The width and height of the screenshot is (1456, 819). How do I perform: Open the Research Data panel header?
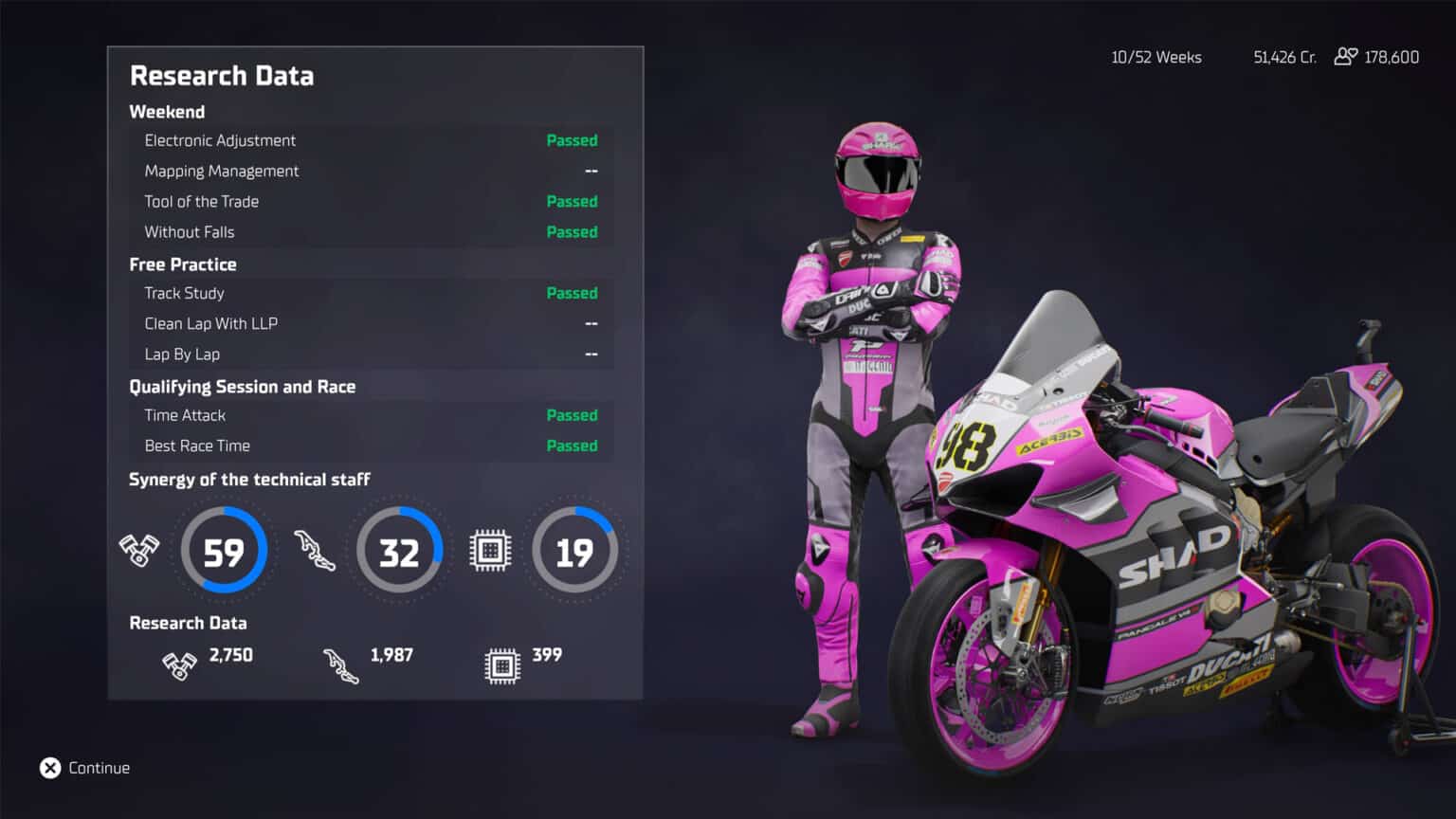221,76
